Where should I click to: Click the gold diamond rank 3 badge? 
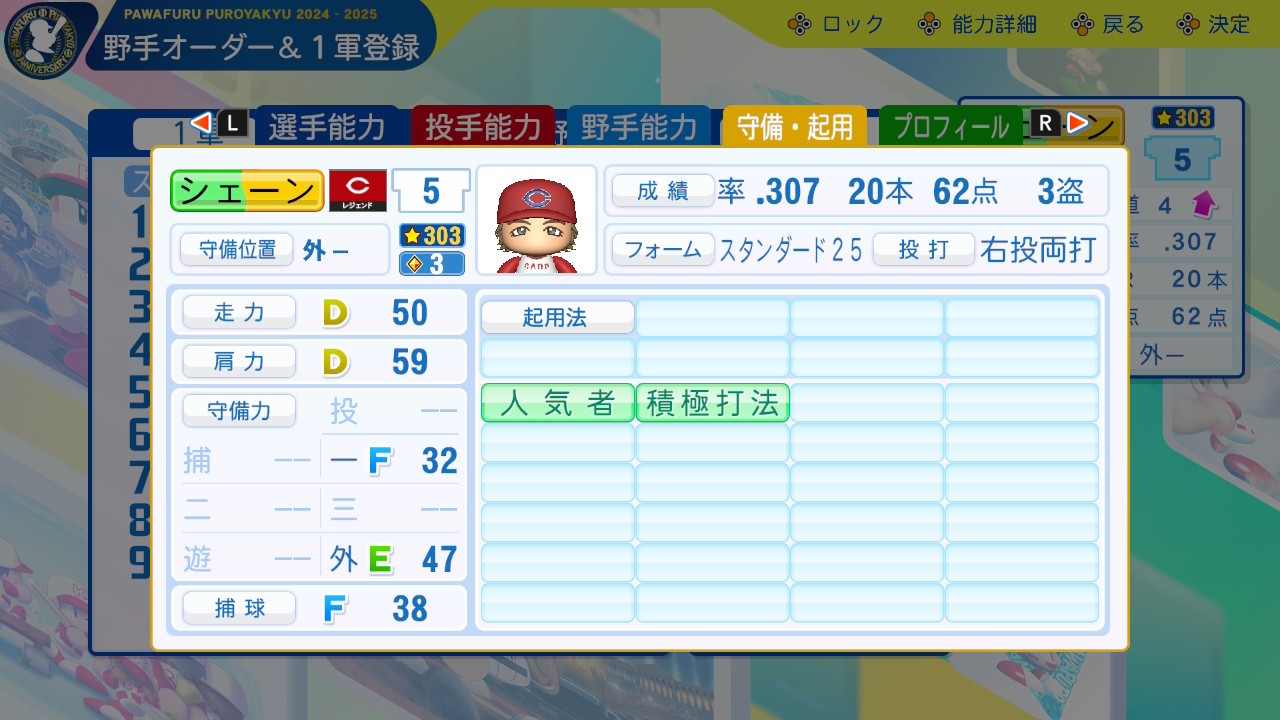point(431,261)
